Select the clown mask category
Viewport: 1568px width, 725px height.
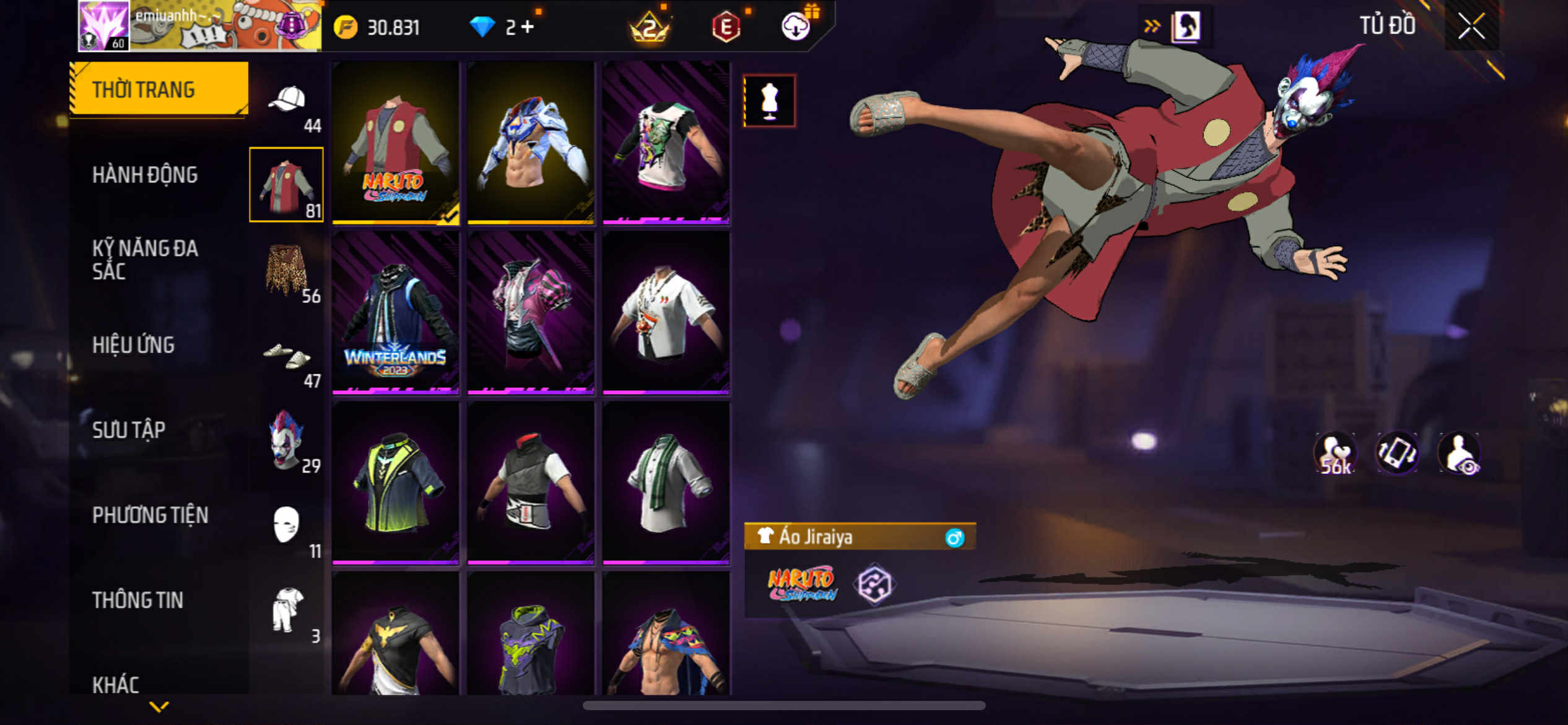286,440
